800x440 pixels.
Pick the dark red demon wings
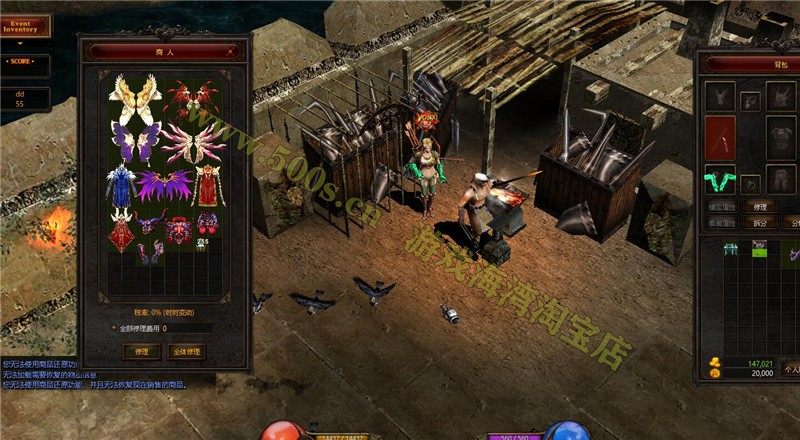(192, 100)
